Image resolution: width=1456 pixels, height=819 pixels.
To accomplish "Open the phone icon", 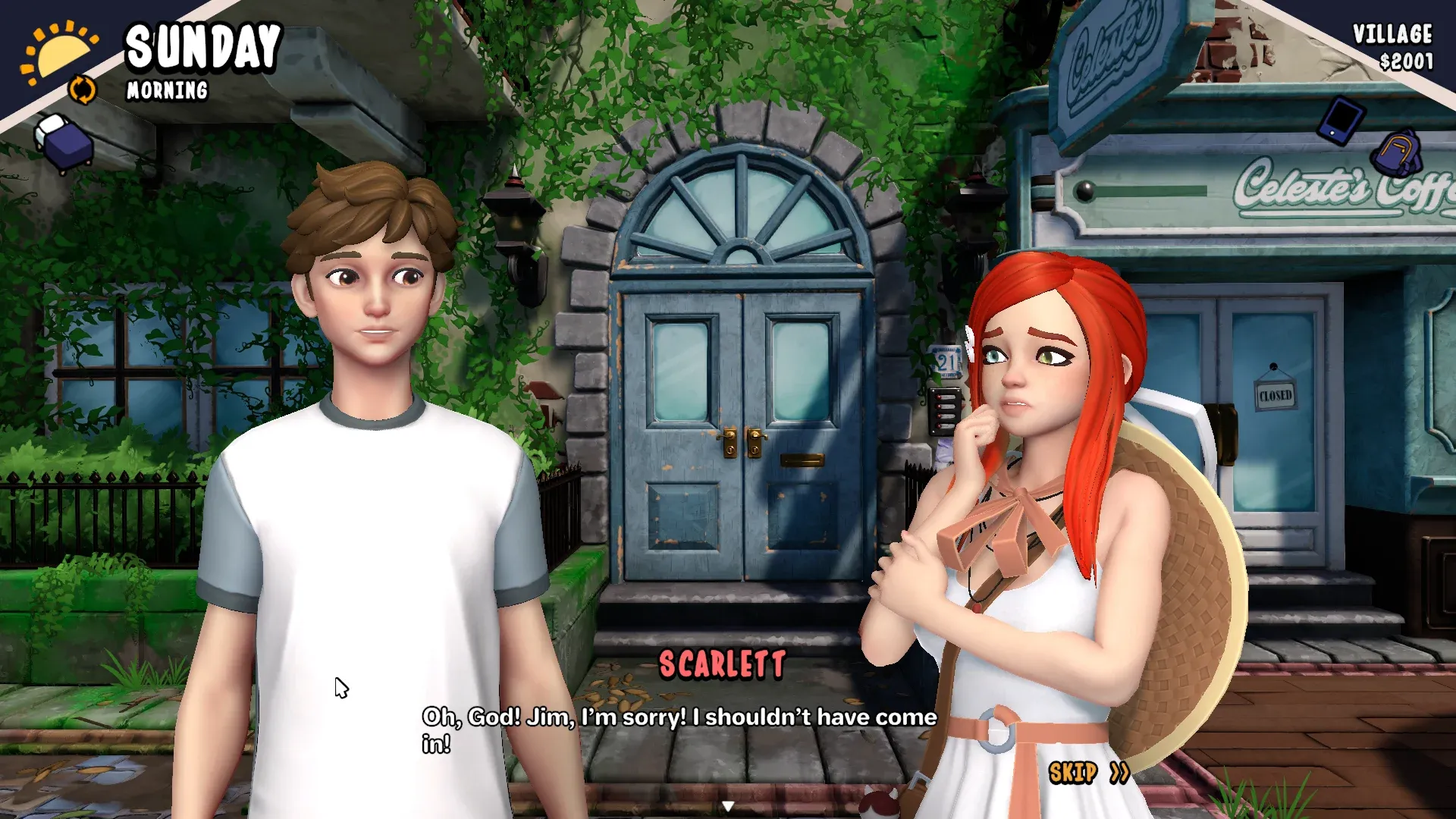I will pos(1341,120).
